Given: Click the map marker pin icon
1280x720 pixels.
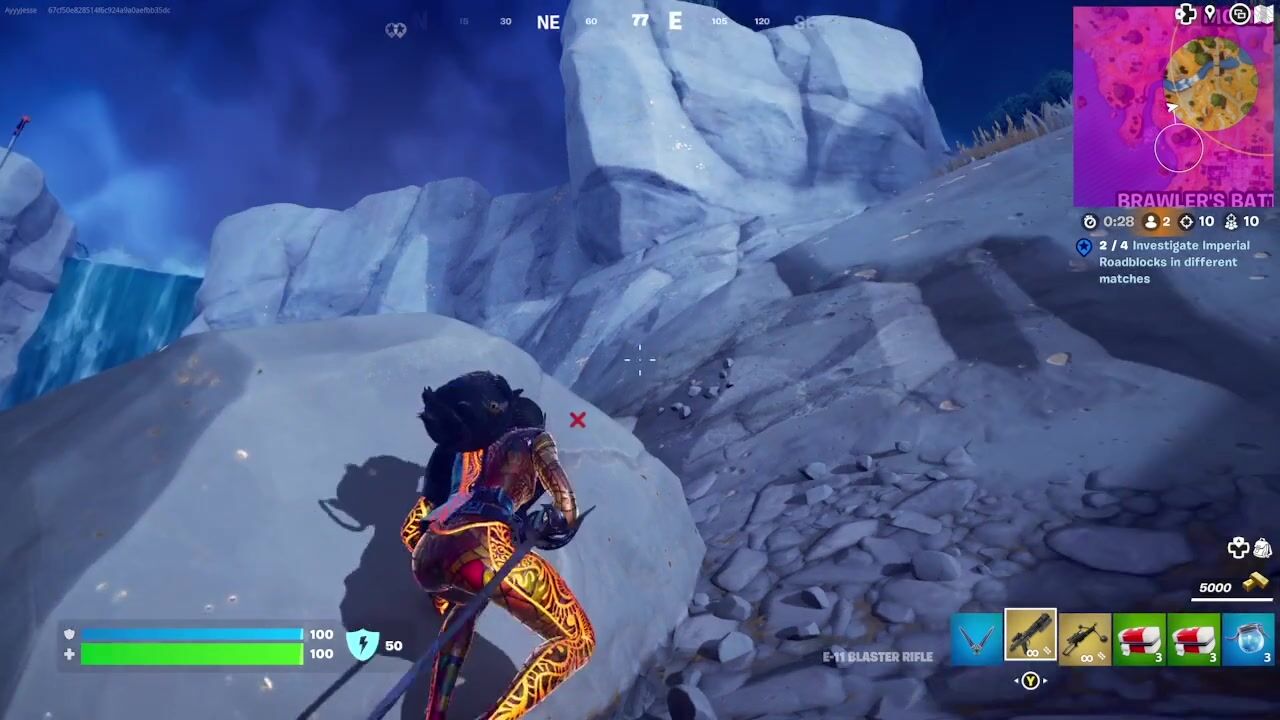Looking at the screenshot, I should point(1210,14).
